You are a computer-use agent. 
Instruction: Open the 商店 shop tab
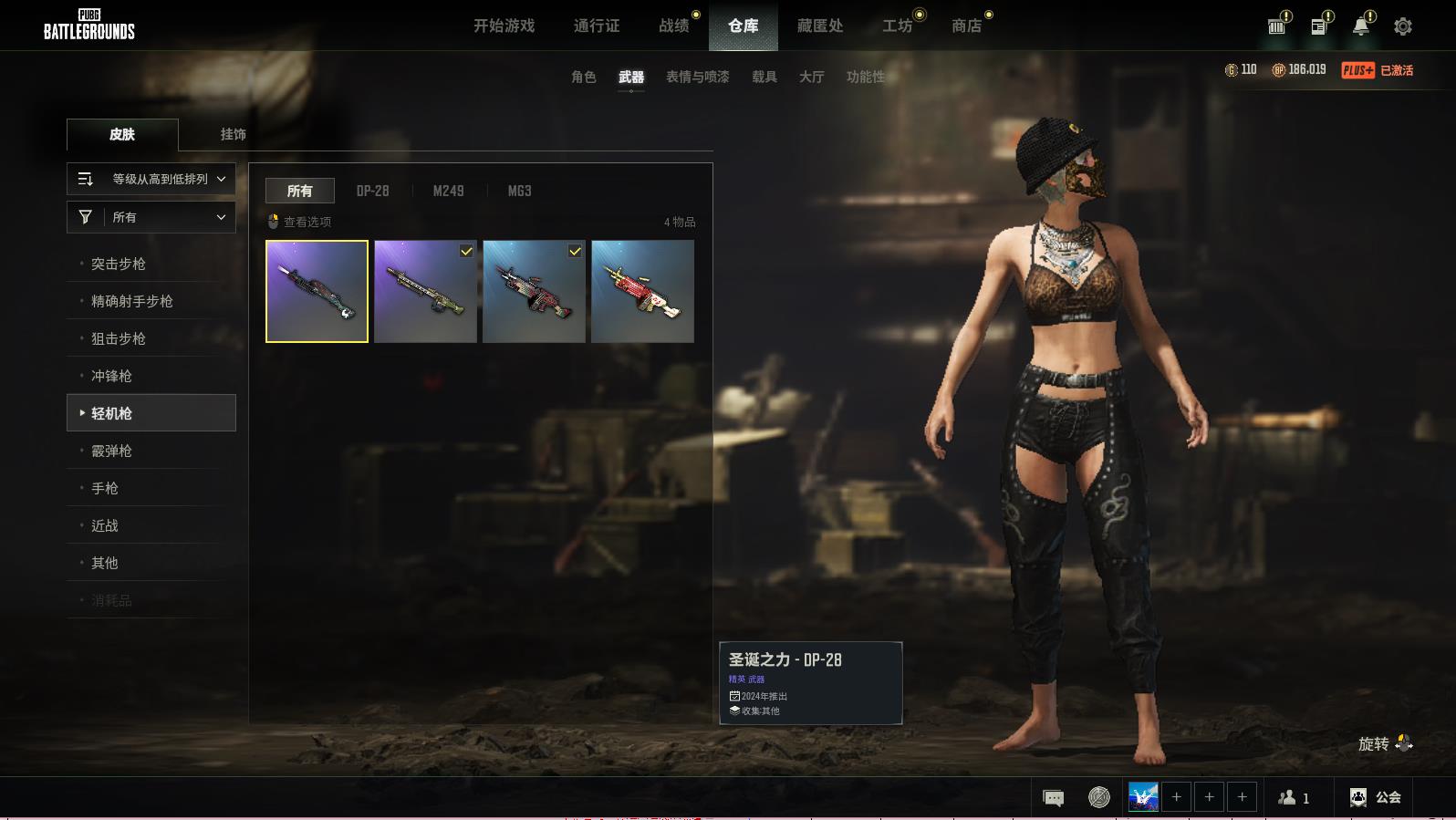click(x=966, y=26)
